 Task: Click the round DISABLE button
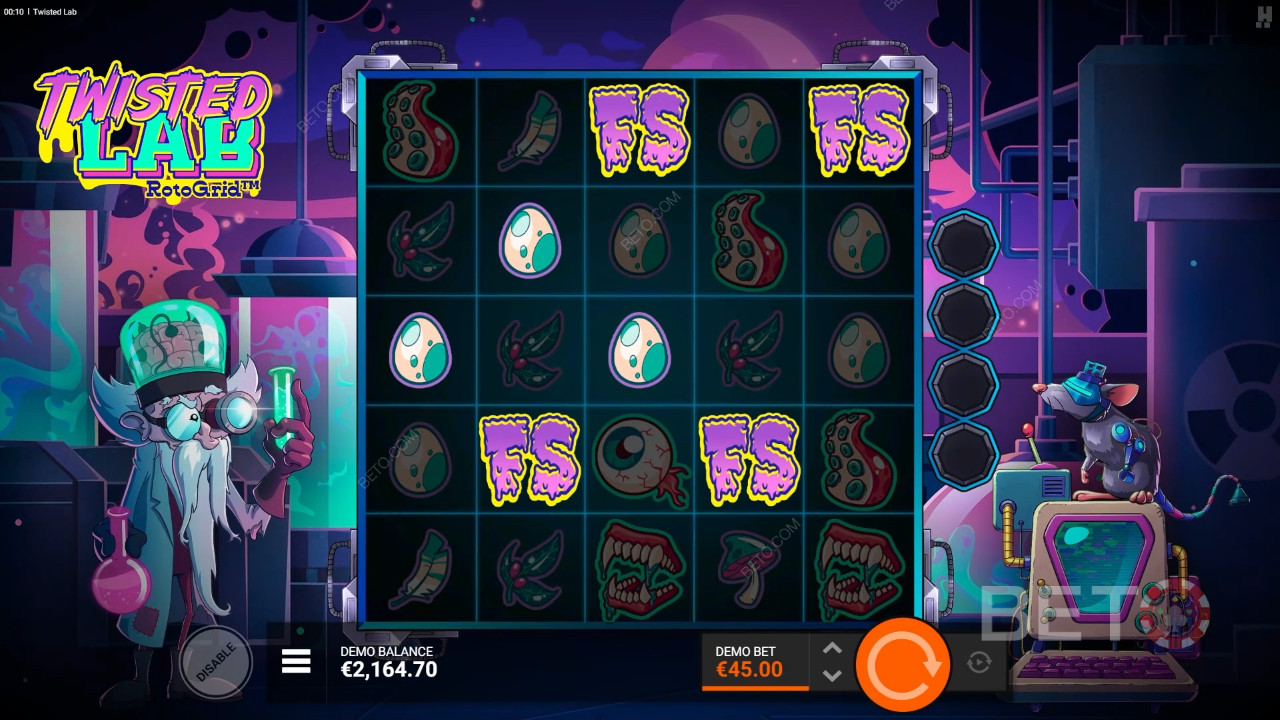pos(215,661)
